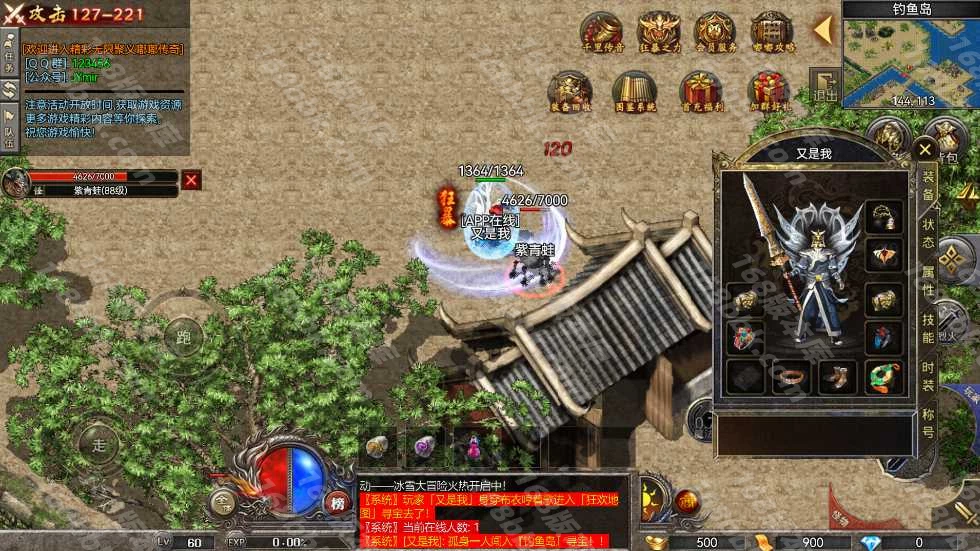This screenshot has width=980, height=551.
Task: Show the 技能 skills tab
Action: coord(928,323)
